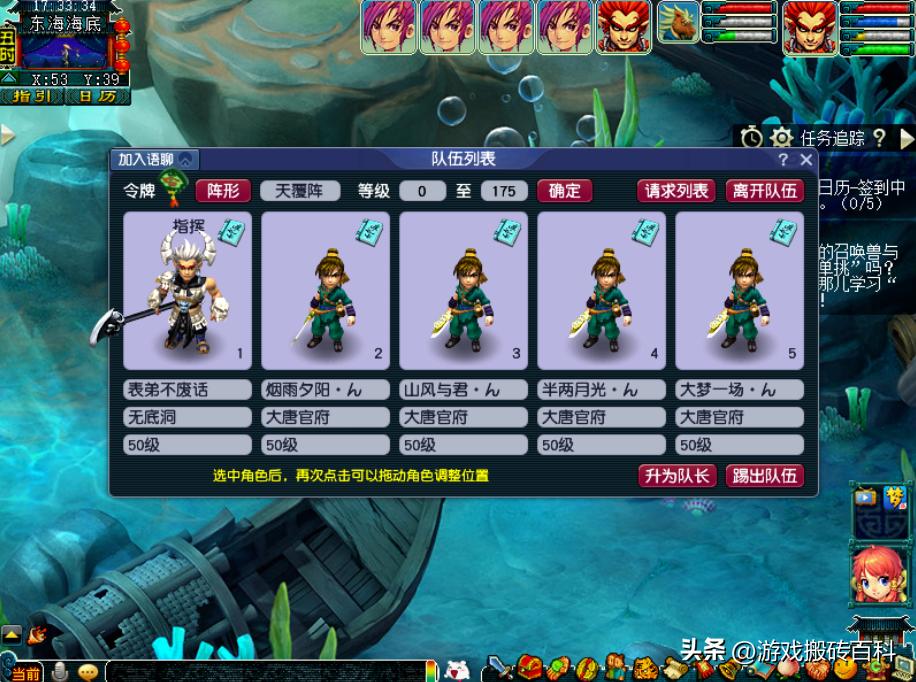Viewport: 916px width, 682px height.
Task: Click the minimum level field showing 0
Action: pyautogui.click(x=422, y=191)
